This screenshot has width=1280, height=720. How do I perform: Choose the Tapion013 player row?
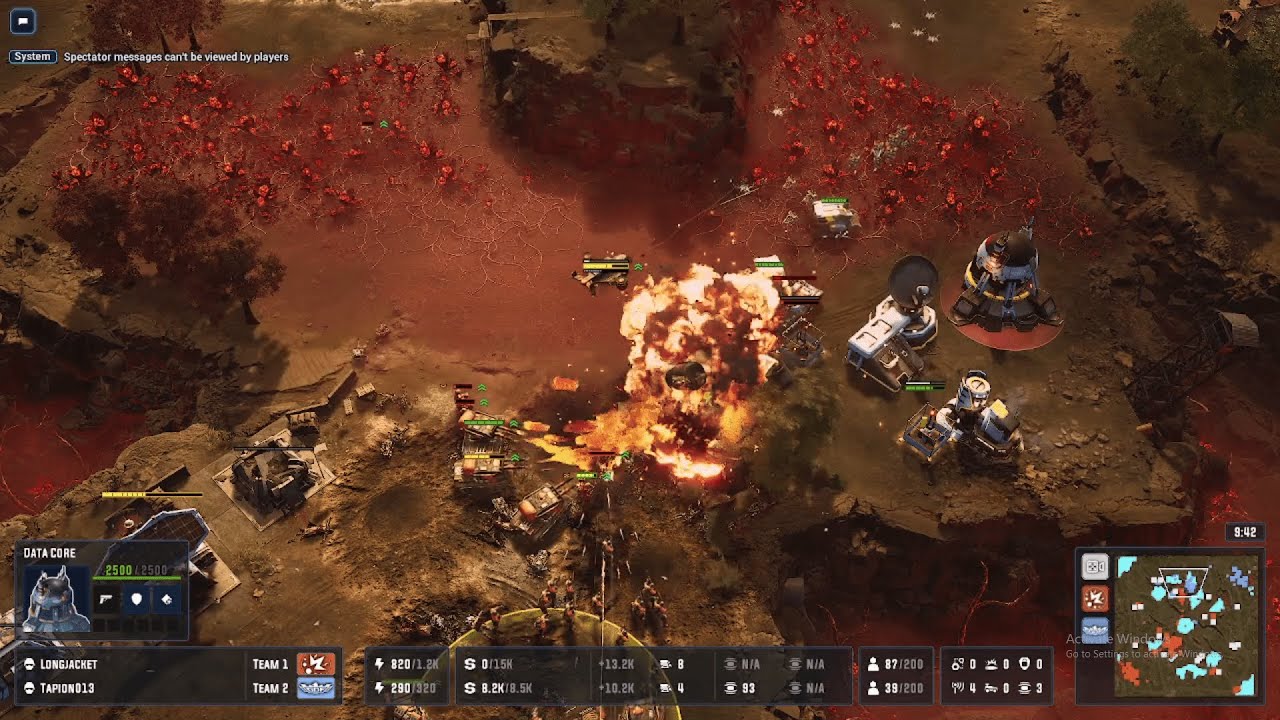68,688
